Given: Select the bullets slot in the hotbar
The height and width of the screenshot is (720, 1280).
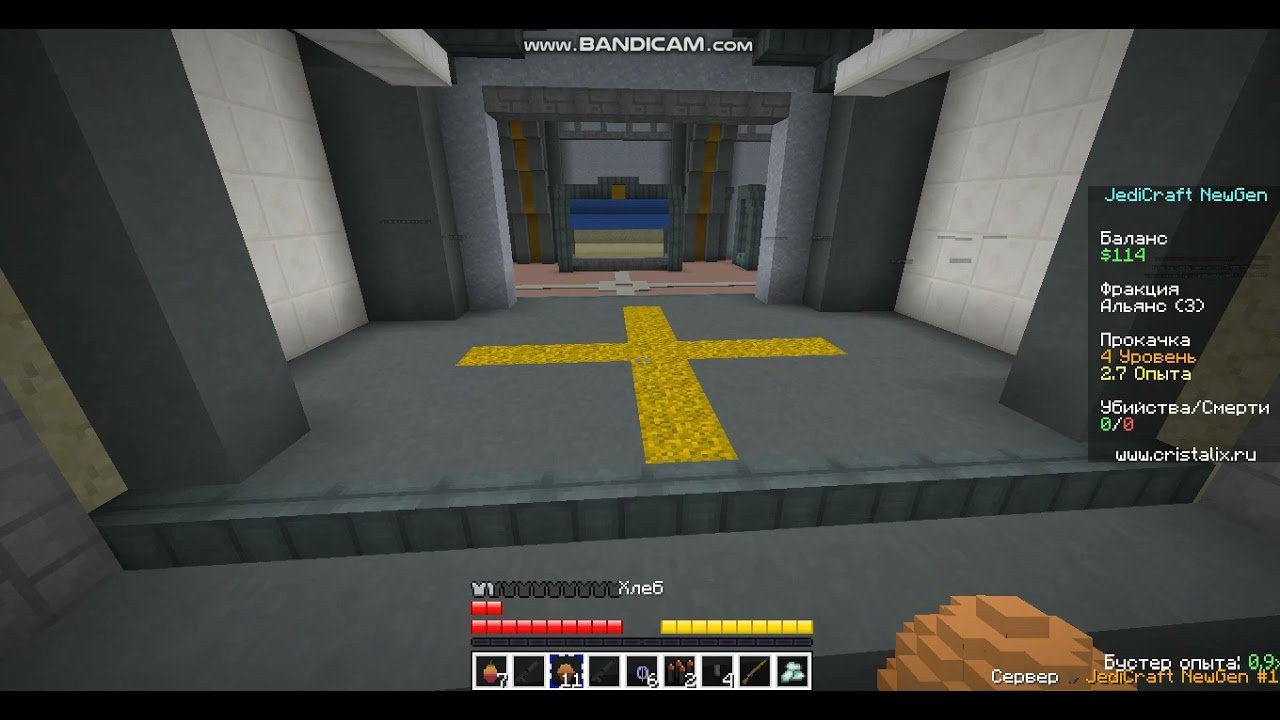Looking at the screenshot, I should (680, 672).
